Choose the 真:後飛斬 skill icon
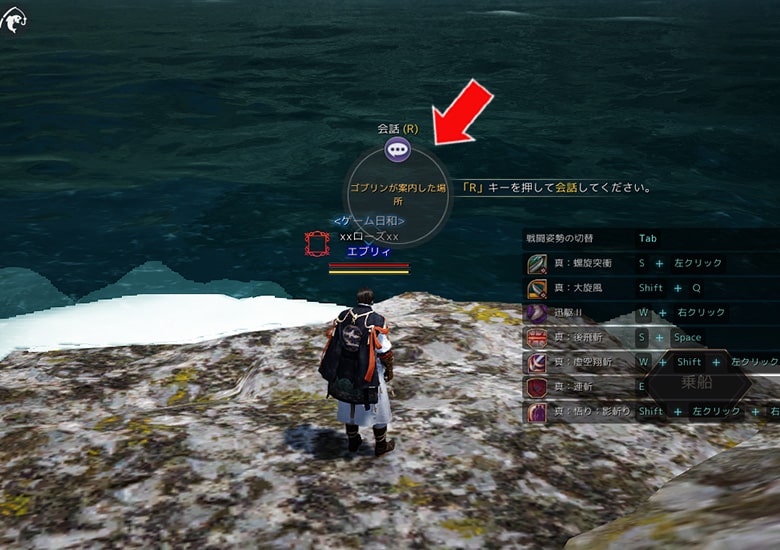780x550 pixels. tap(537, 338)
